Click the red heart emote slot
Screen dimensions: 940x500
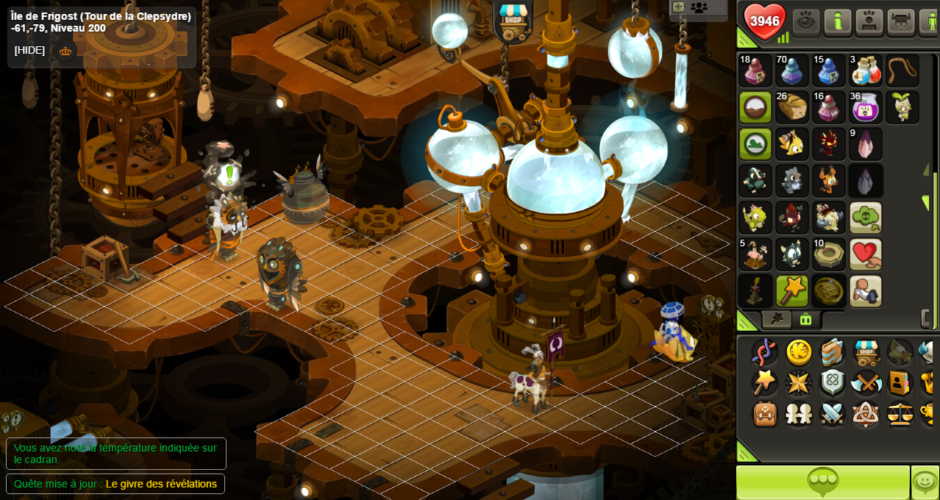865,253
